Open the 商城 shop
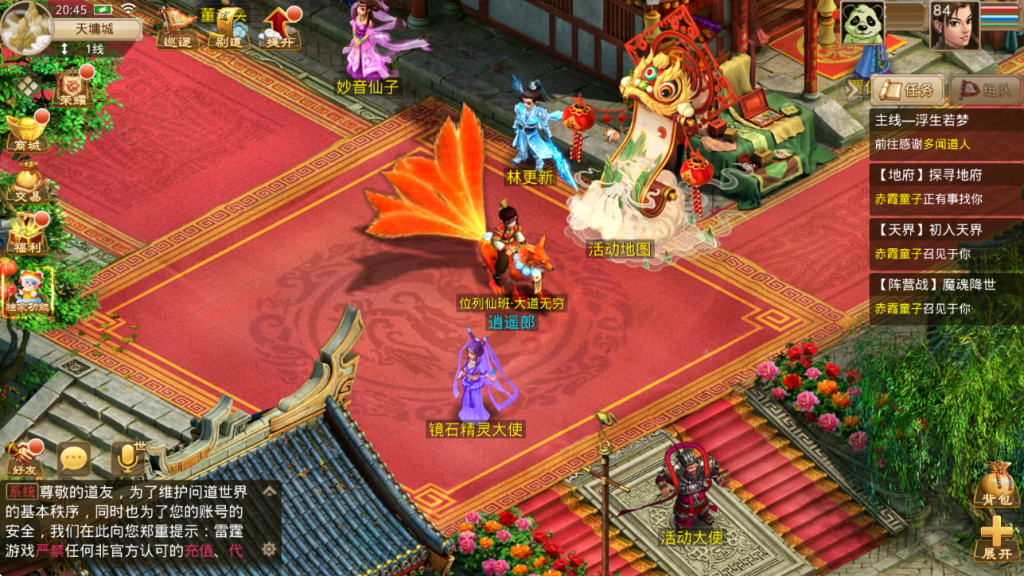 27,131
